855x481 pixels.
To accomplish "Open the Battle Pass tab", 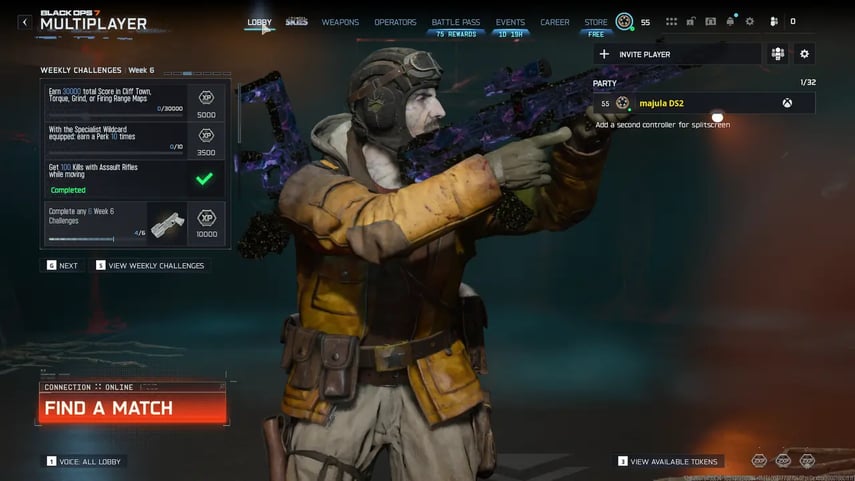I will 455,22.
